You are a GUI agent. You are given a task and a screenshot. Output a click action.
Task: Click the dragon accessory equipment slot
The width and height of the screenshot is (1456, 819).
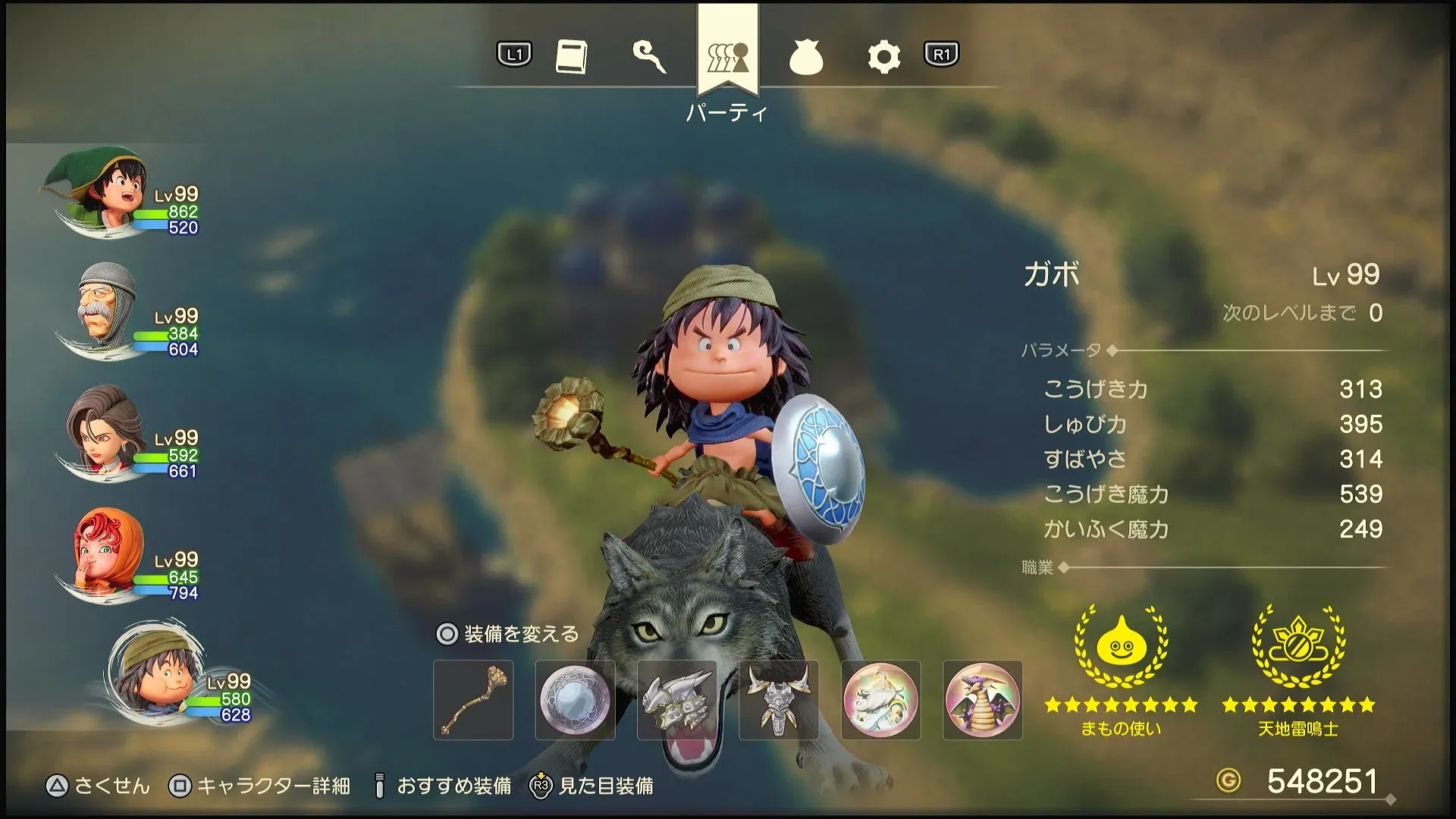(983, 699)
